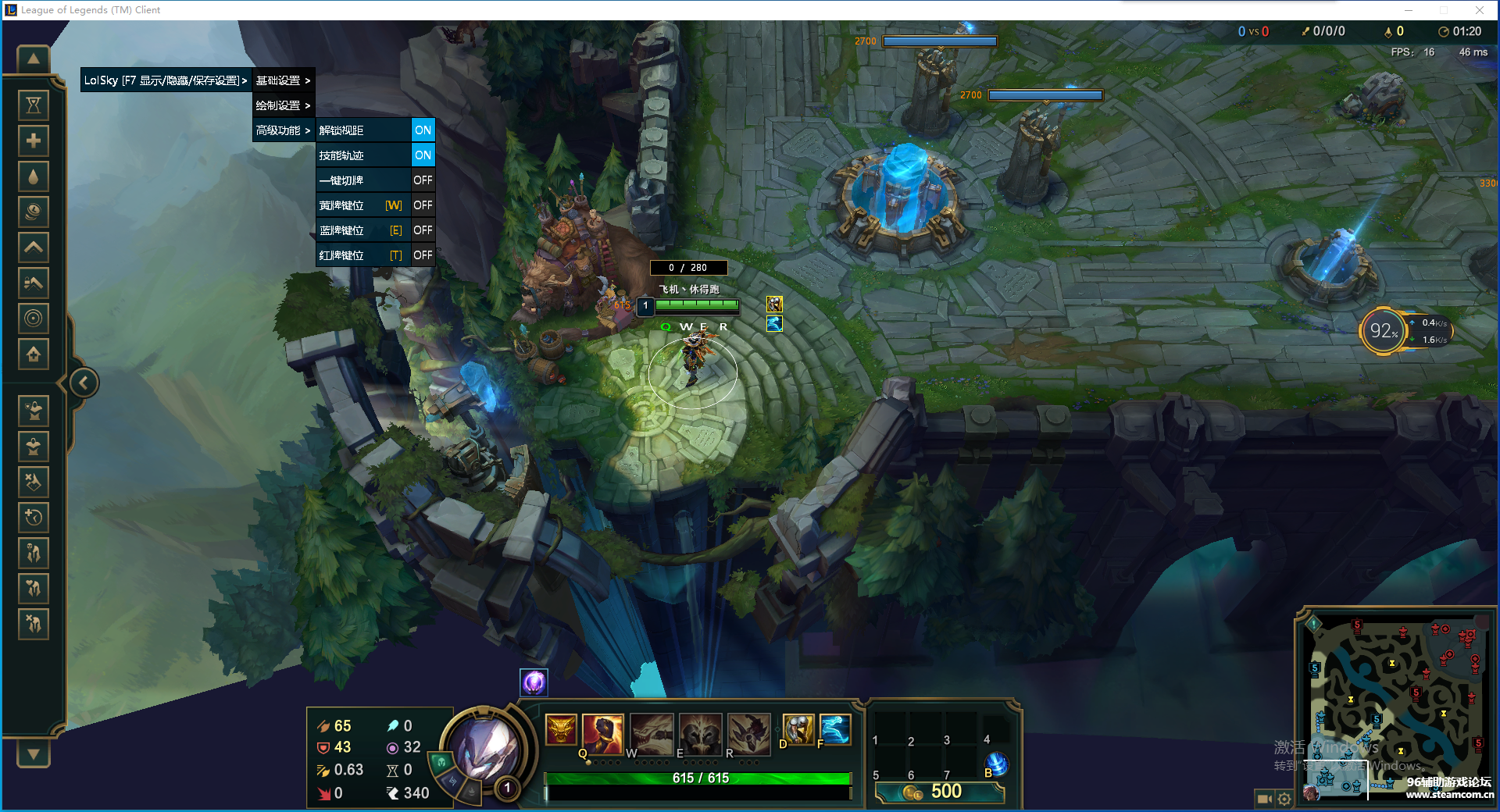Disable the 技能轨迹 toggle
The height and width of the screenshot is (812, 1500).
pyautogui.click(x=423, y=155)
